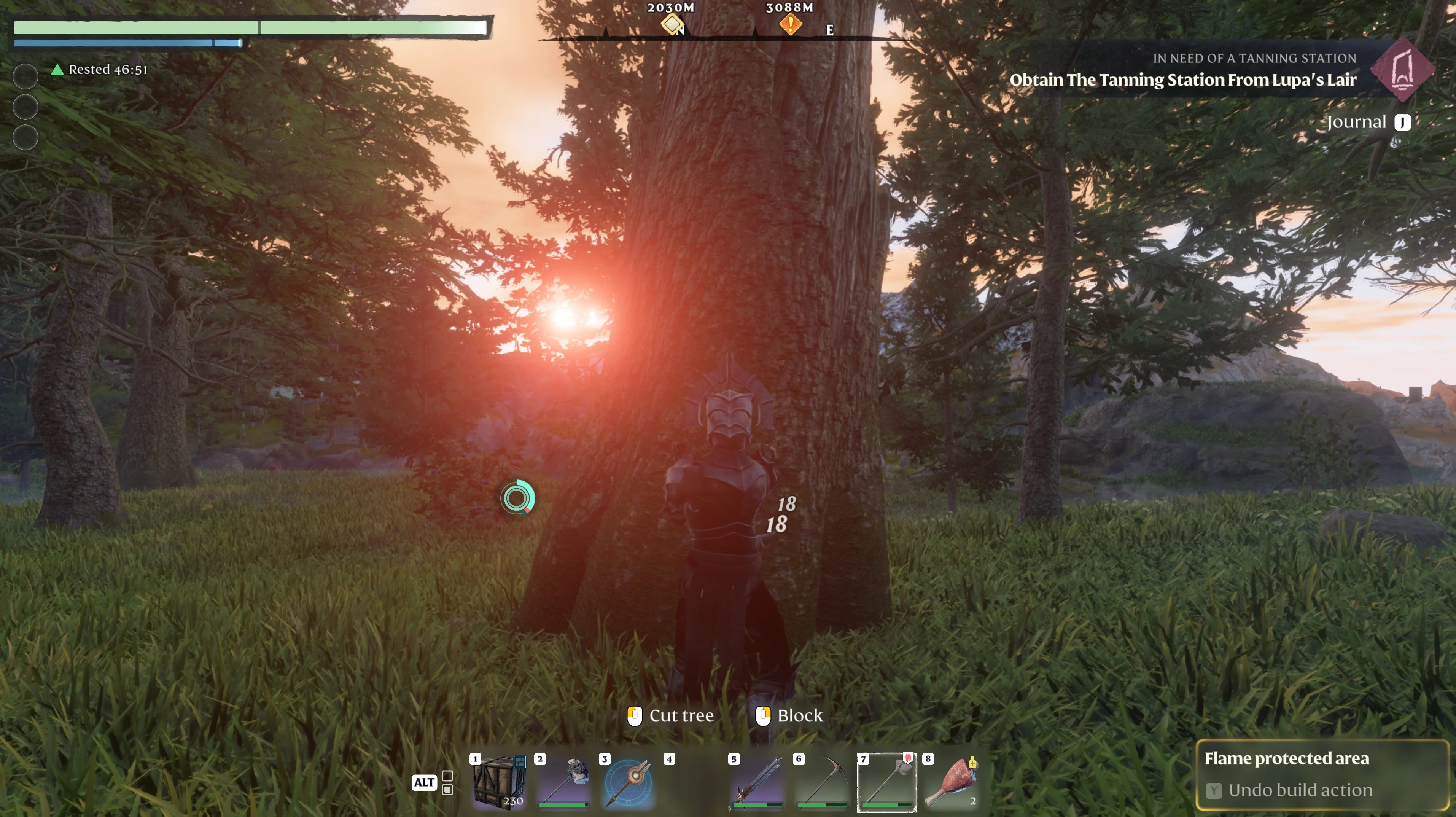The width and height of the screenshot is (1456, 817).
Task: Equip the construction hammer in slot two
Action: click(563, 782)
